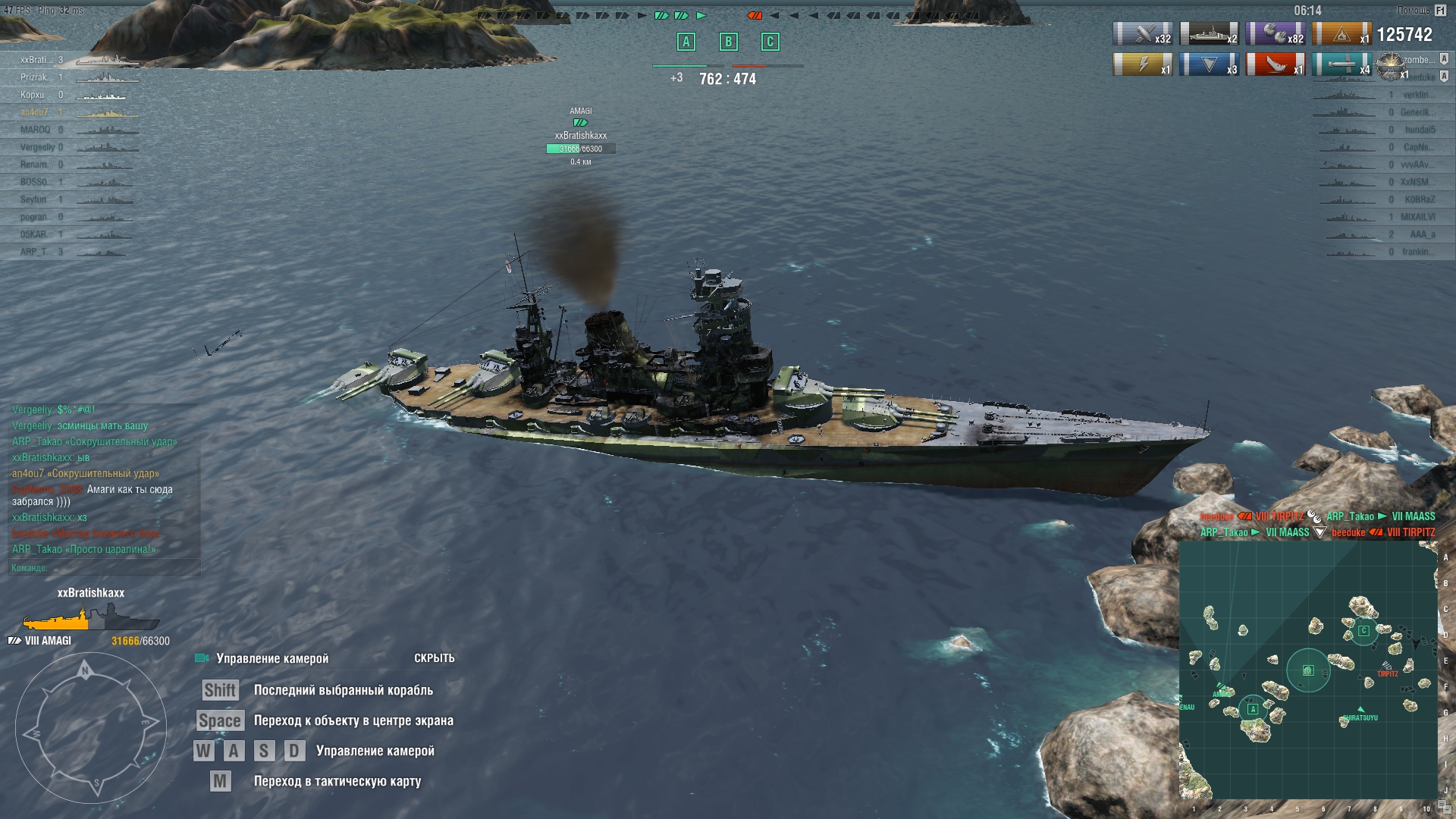The height and width of the screenshot is (819, 1456).
Task: Select capture point B indicator
Action: tap(728, 42)
